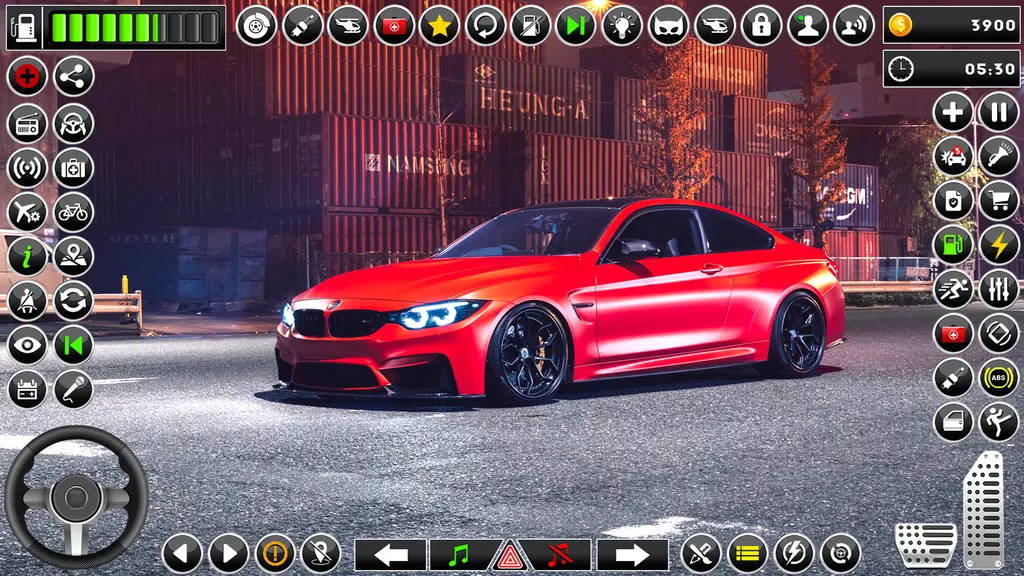Open the equalizer sliders settings icon
Image resolution: width=1024 pixels, height=576 pixels.
point(998,289)
